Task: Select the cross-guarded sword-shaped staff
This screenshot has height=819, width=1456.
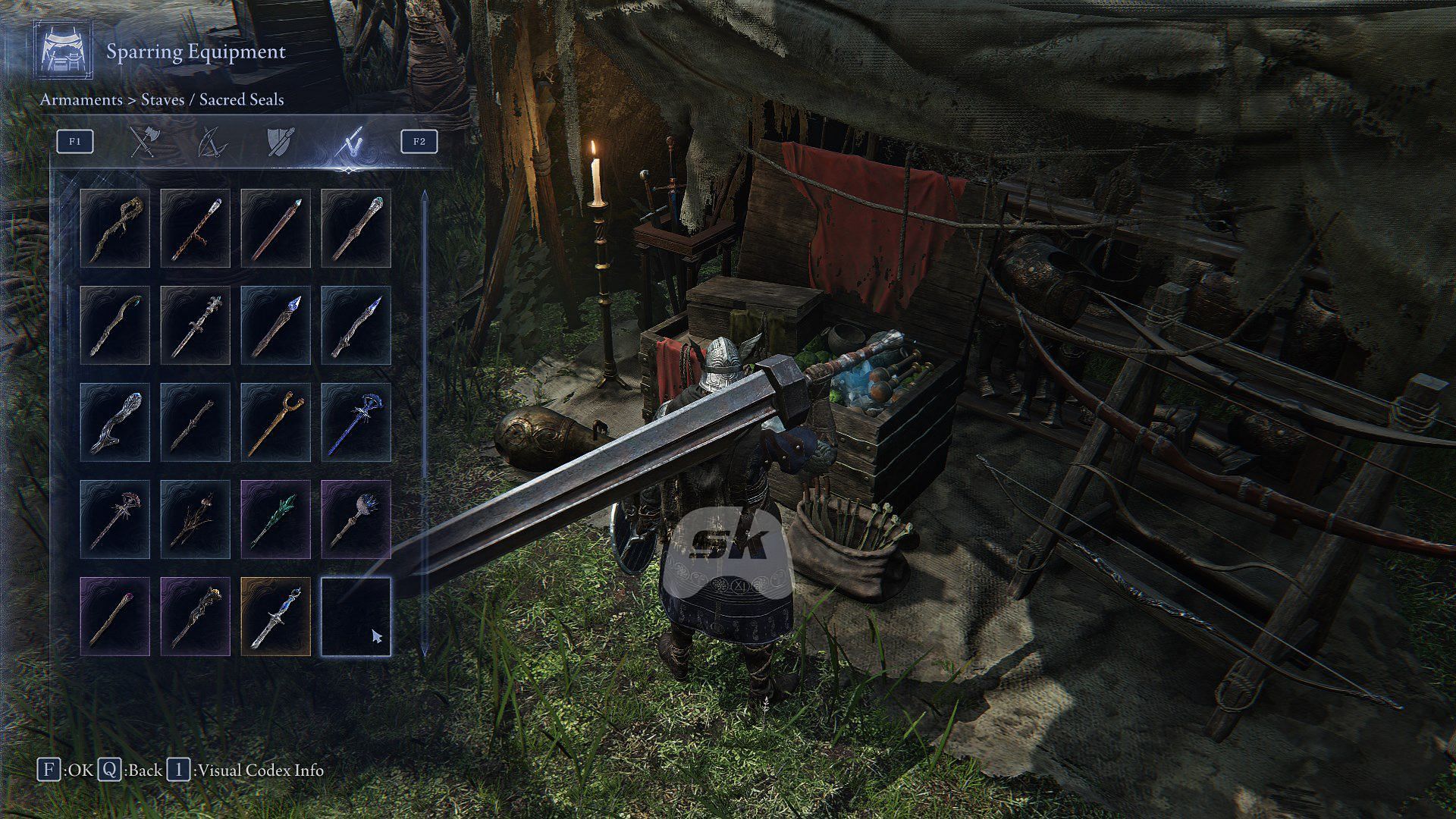Action: pos(196,325)
